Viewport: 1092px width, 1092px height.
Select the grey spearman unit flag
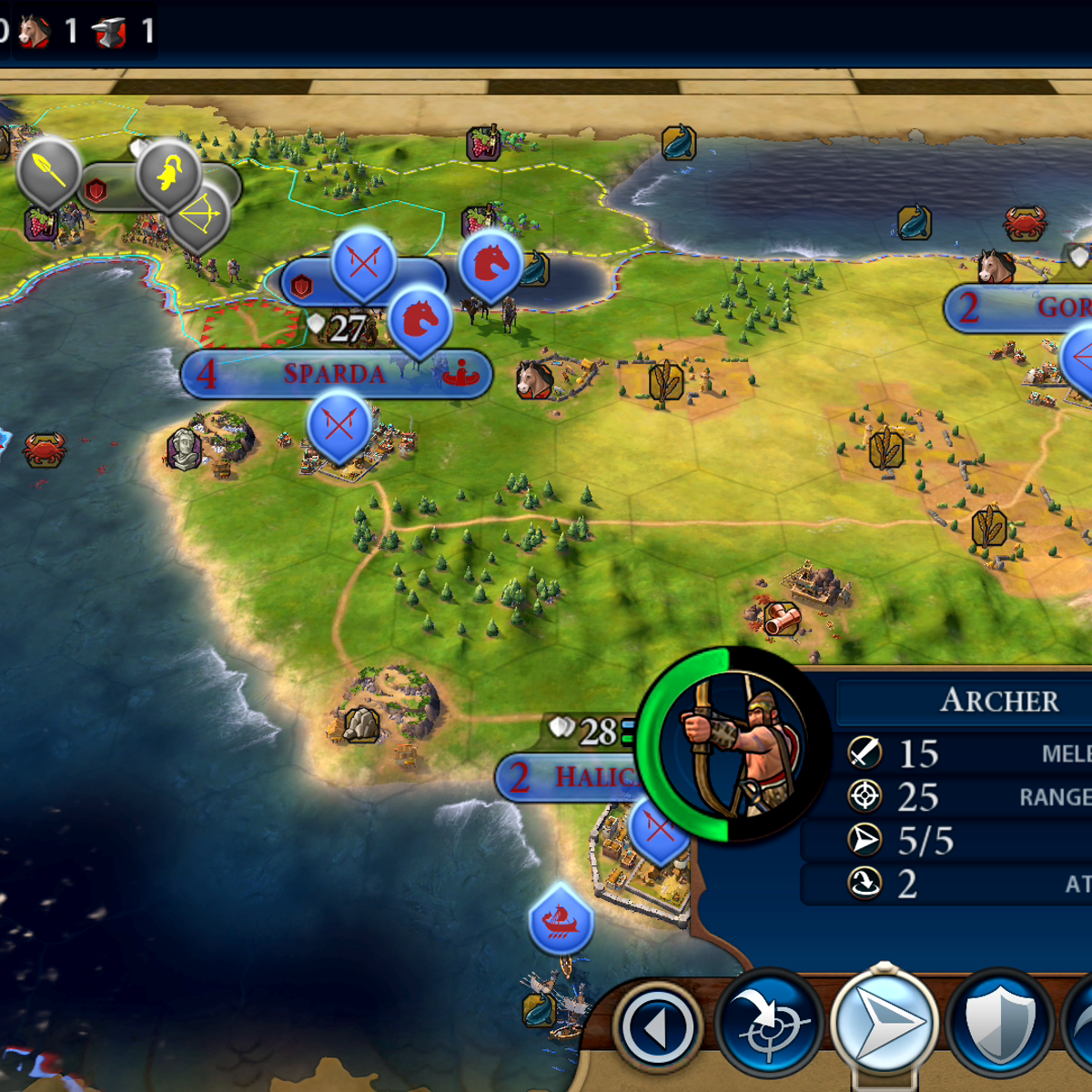[x=49, y=169]
